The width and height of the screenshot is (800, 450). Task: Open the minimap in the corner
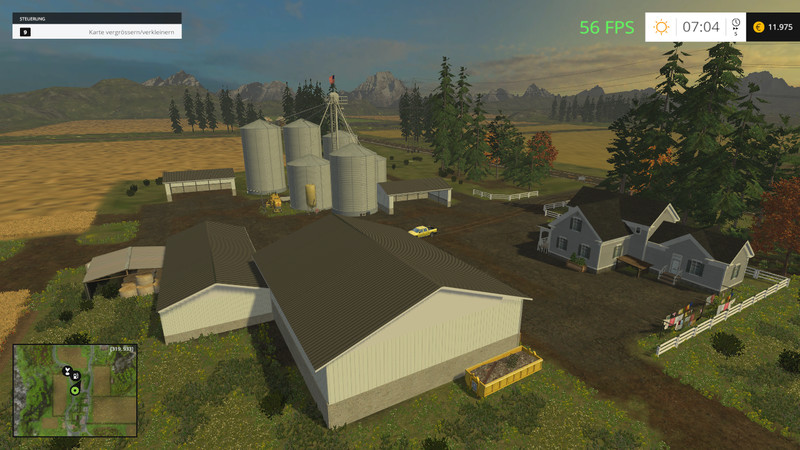(74, 390)
